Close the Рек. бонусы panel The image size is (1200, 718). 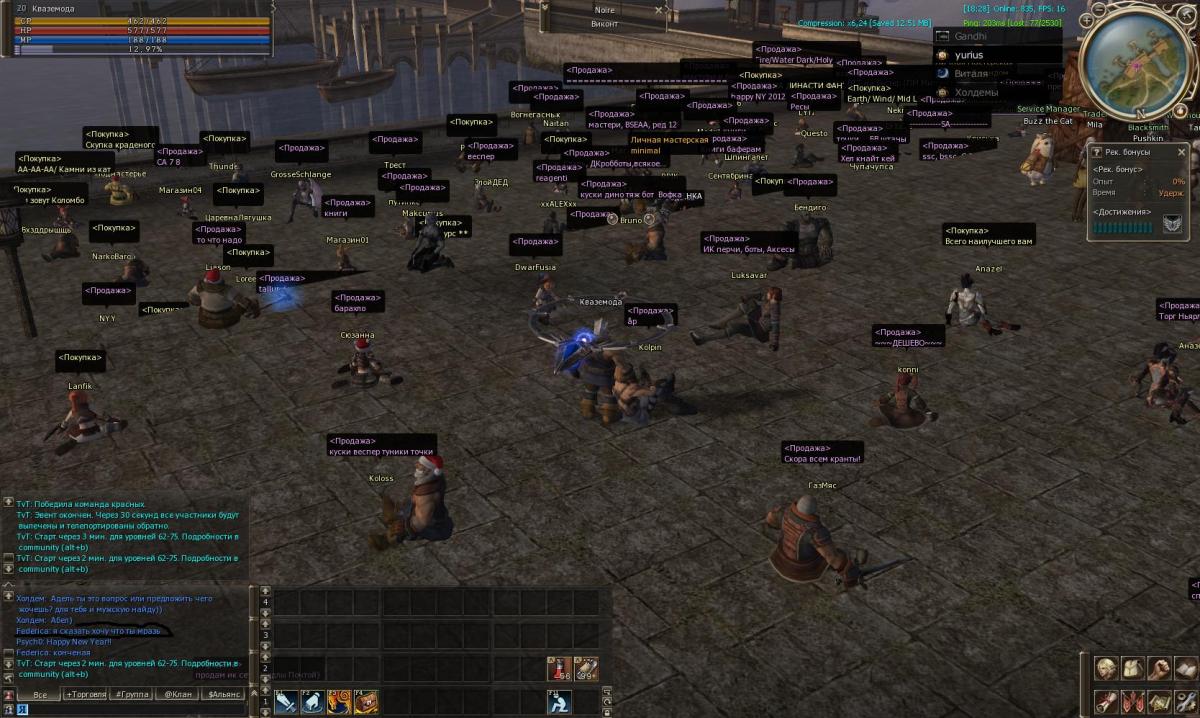pyautogui.click(x=1181, y=152)
